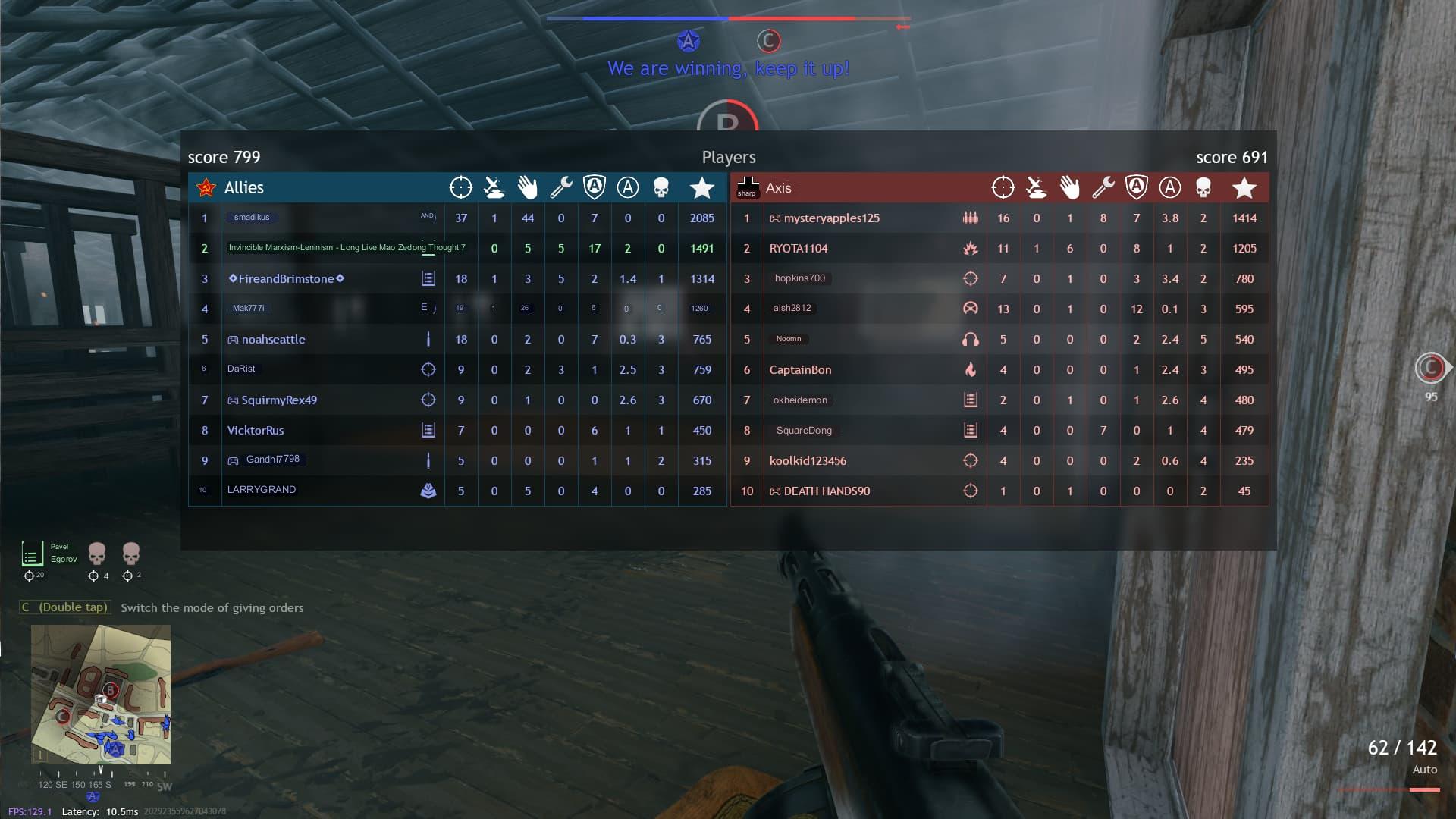Click the Allies red star faction emblem
This screenshot has height=819, width=1456.
[x=206, y=188]
